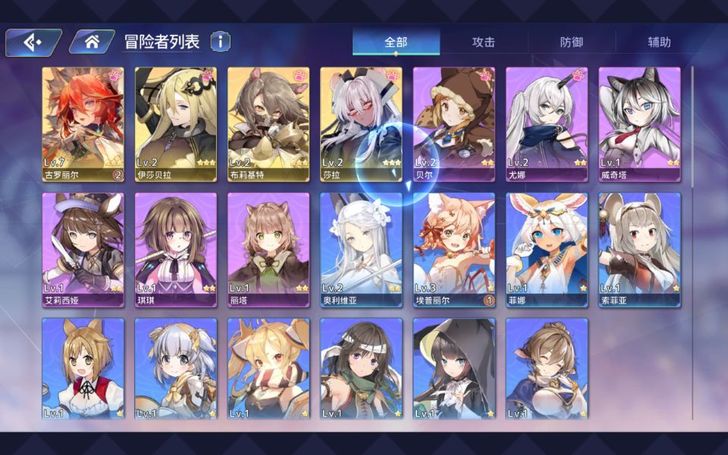Screen dimensions: 728x455
Task: Open the adventurer list info icon
Action: pyautogui.click(x=219, y=41)
